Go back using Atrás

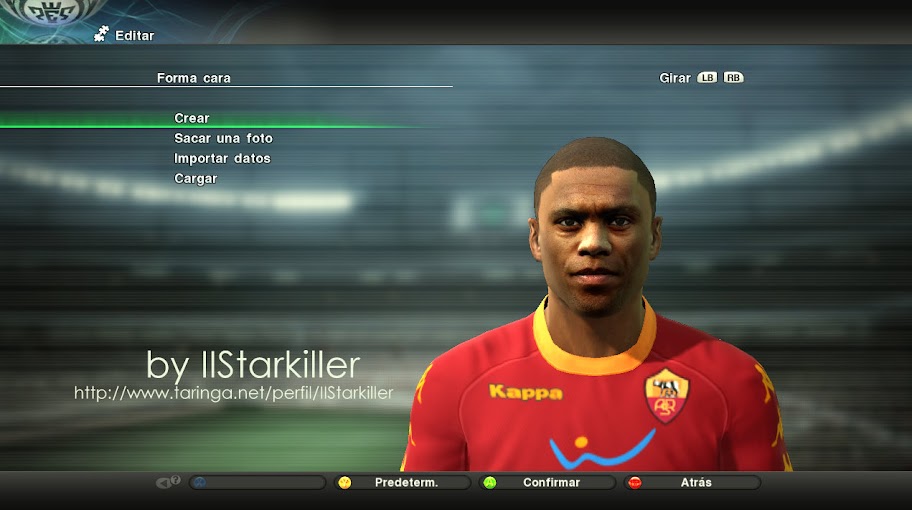pyautogui.click(x=695, y=482)
